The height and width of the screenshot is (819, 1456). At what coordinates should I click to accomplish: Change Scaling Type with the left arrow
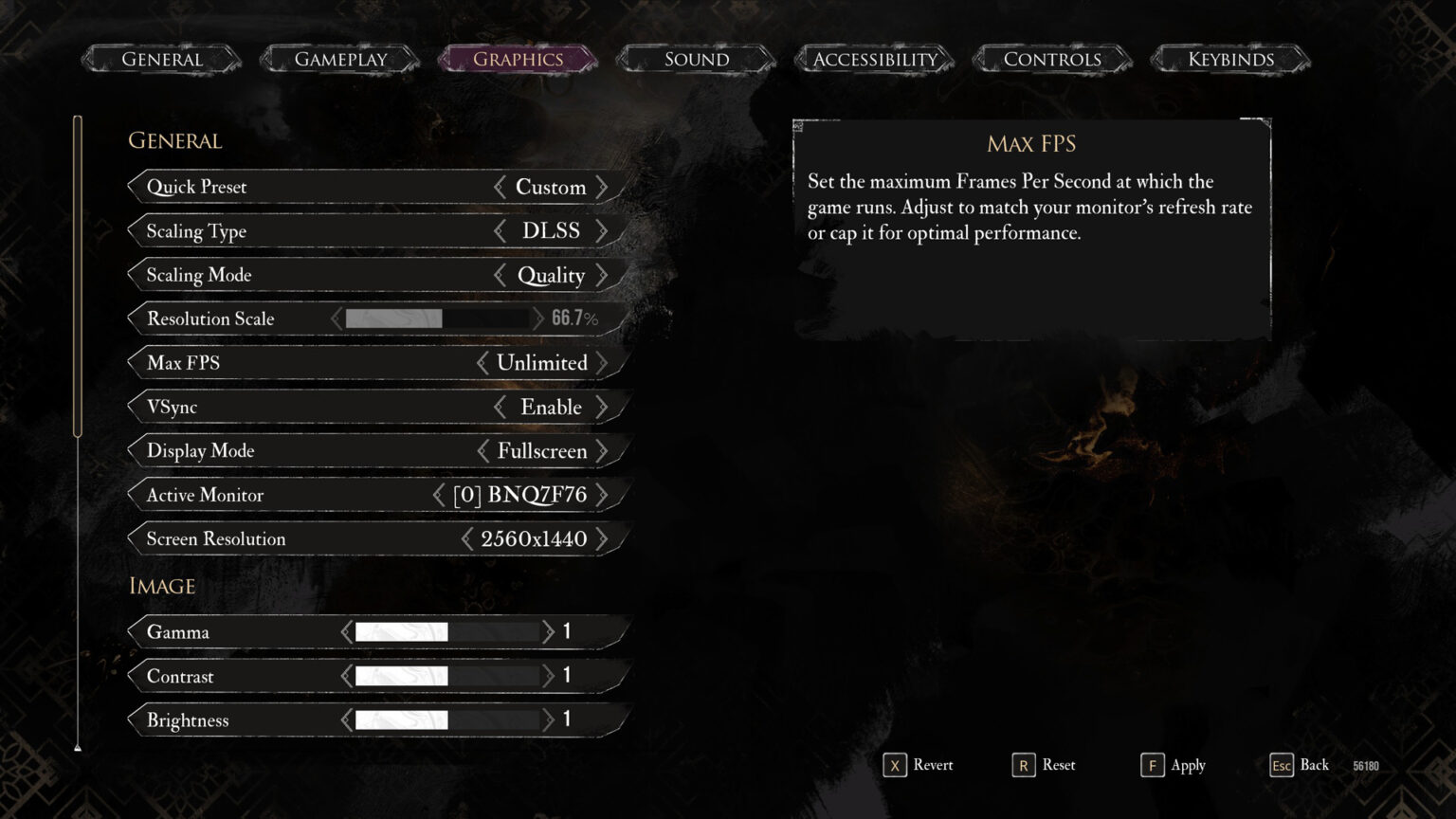(x=500, y=230)
